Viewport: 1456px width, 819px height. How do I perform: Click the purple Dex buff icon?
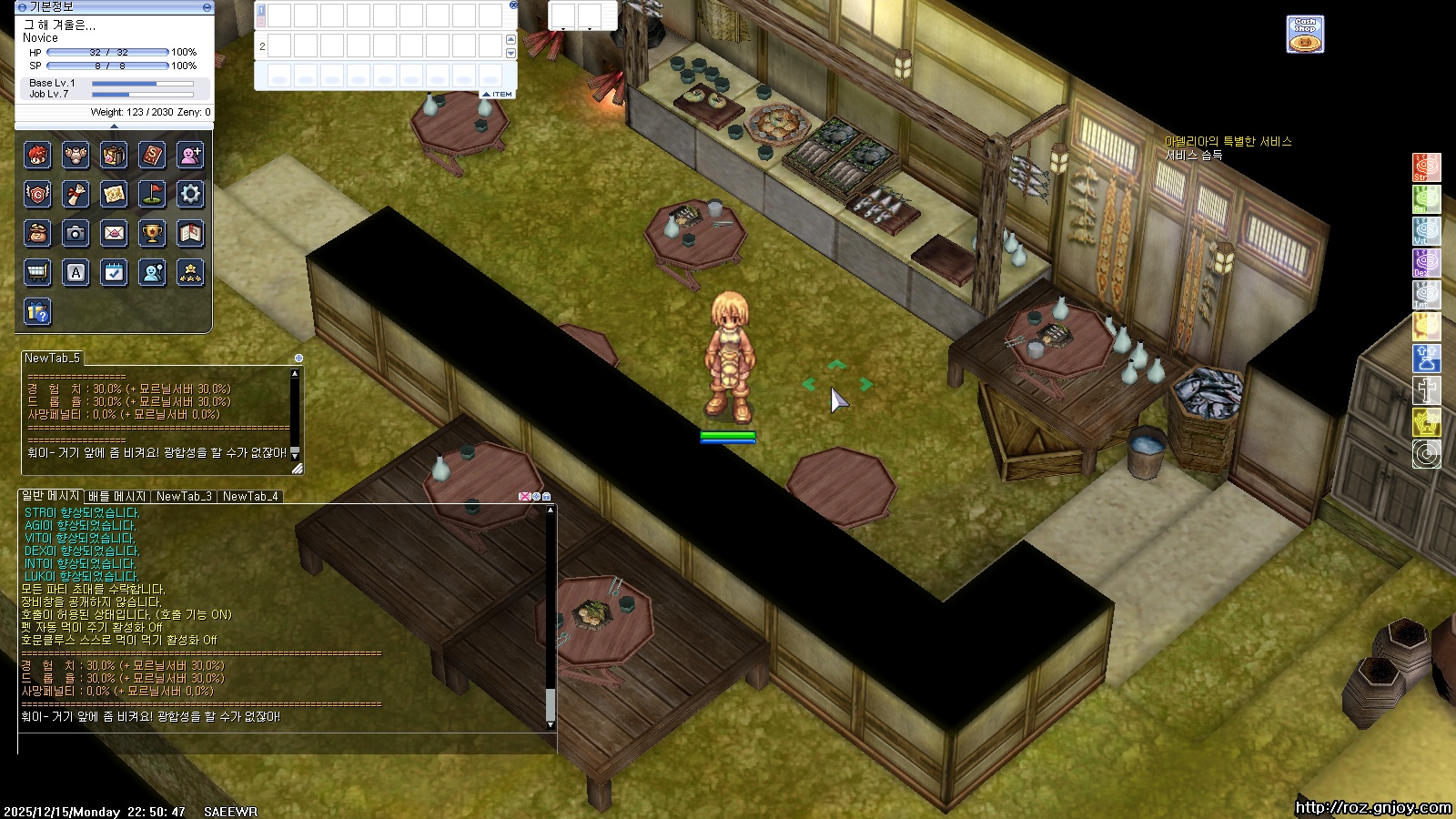point(1426,263)
